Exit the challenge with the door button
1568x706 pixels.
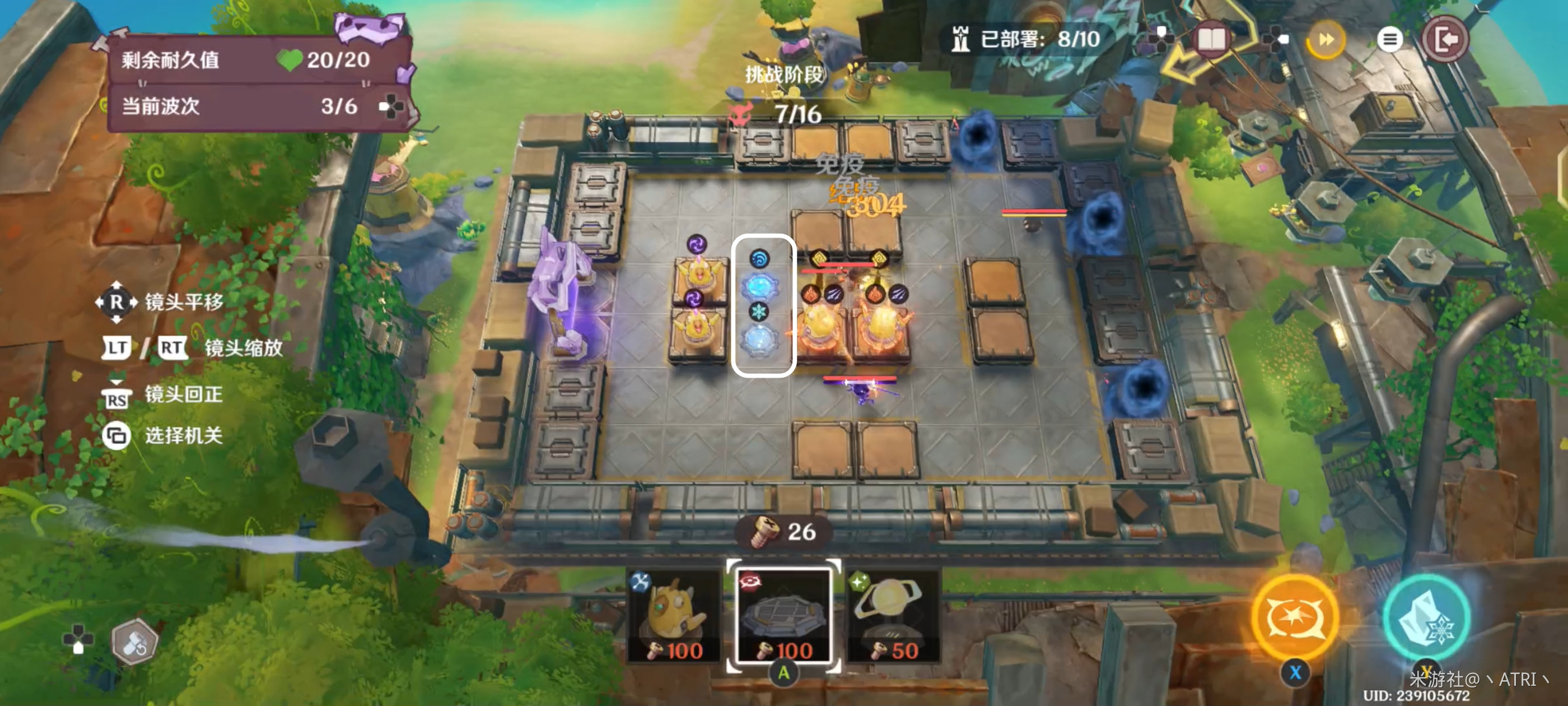1445,40
